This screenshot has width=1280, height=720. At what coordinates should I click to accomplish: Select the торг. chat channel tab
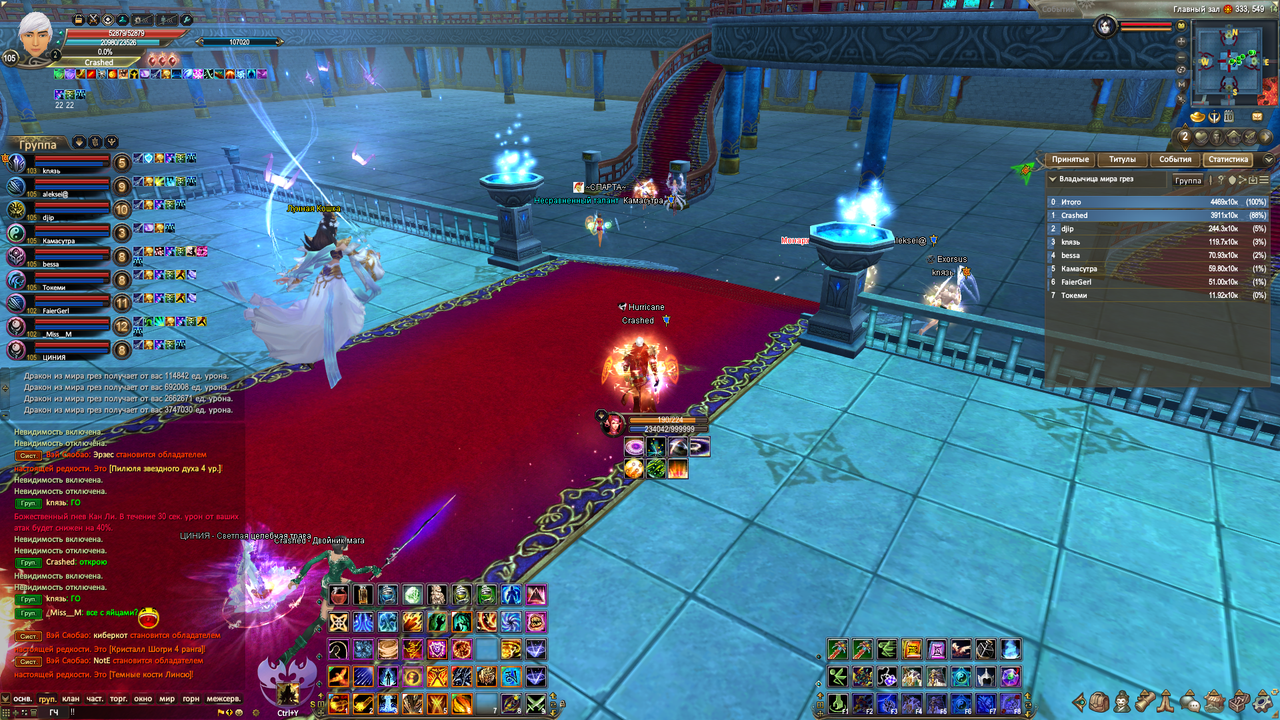pyautogui.click(x=119, y=699)
